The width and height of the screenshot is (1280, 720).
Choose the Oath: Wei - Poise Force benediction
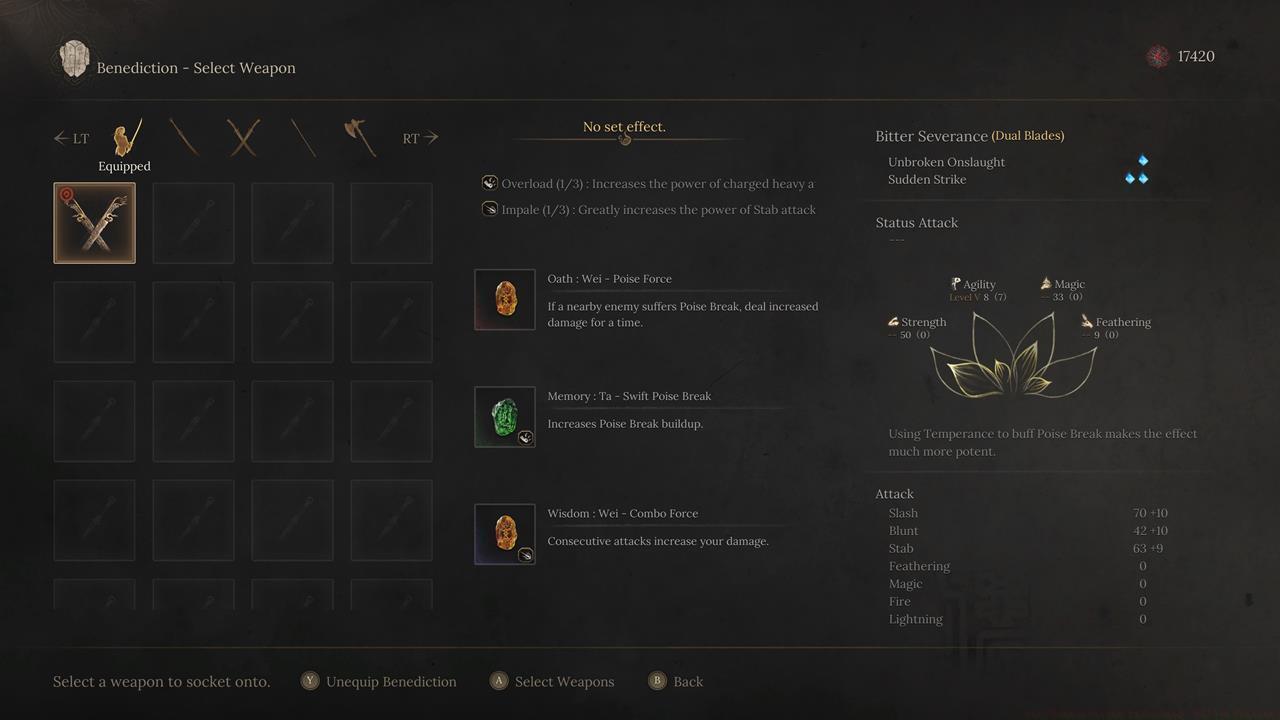[x=505, y=299]
